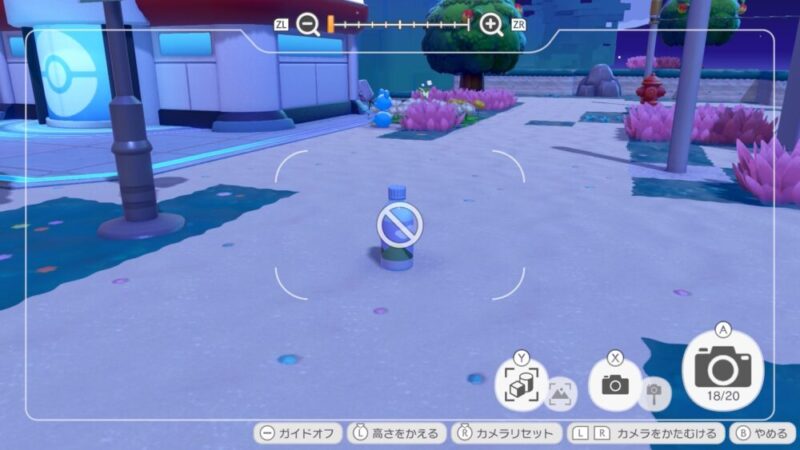Viewport: 800px width, 450px height.
Task: Reset the camera with カメラリセット
Action: [505, 433]
